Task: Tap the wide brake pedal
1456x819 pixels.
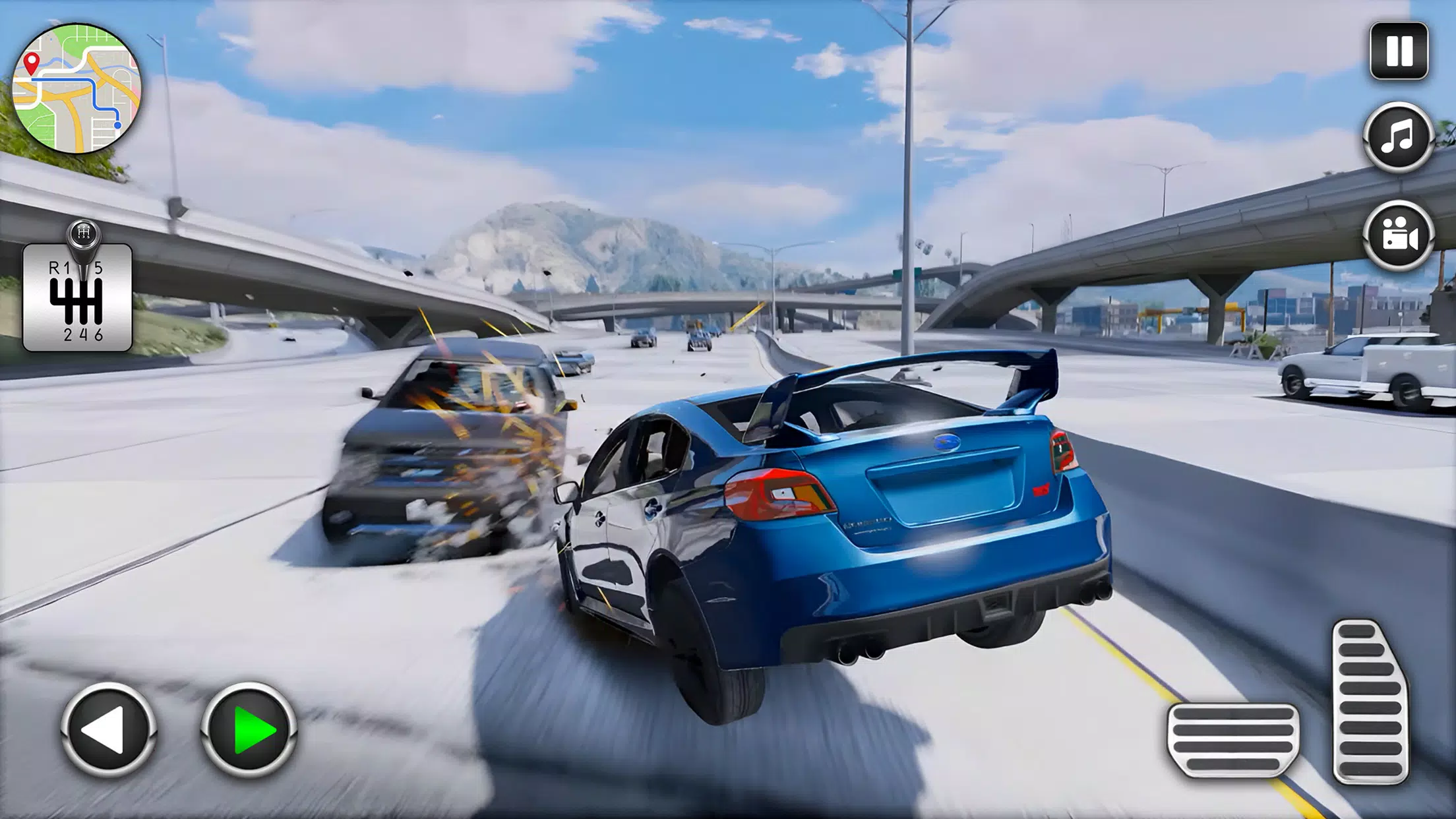Action: click(1232, 739)
